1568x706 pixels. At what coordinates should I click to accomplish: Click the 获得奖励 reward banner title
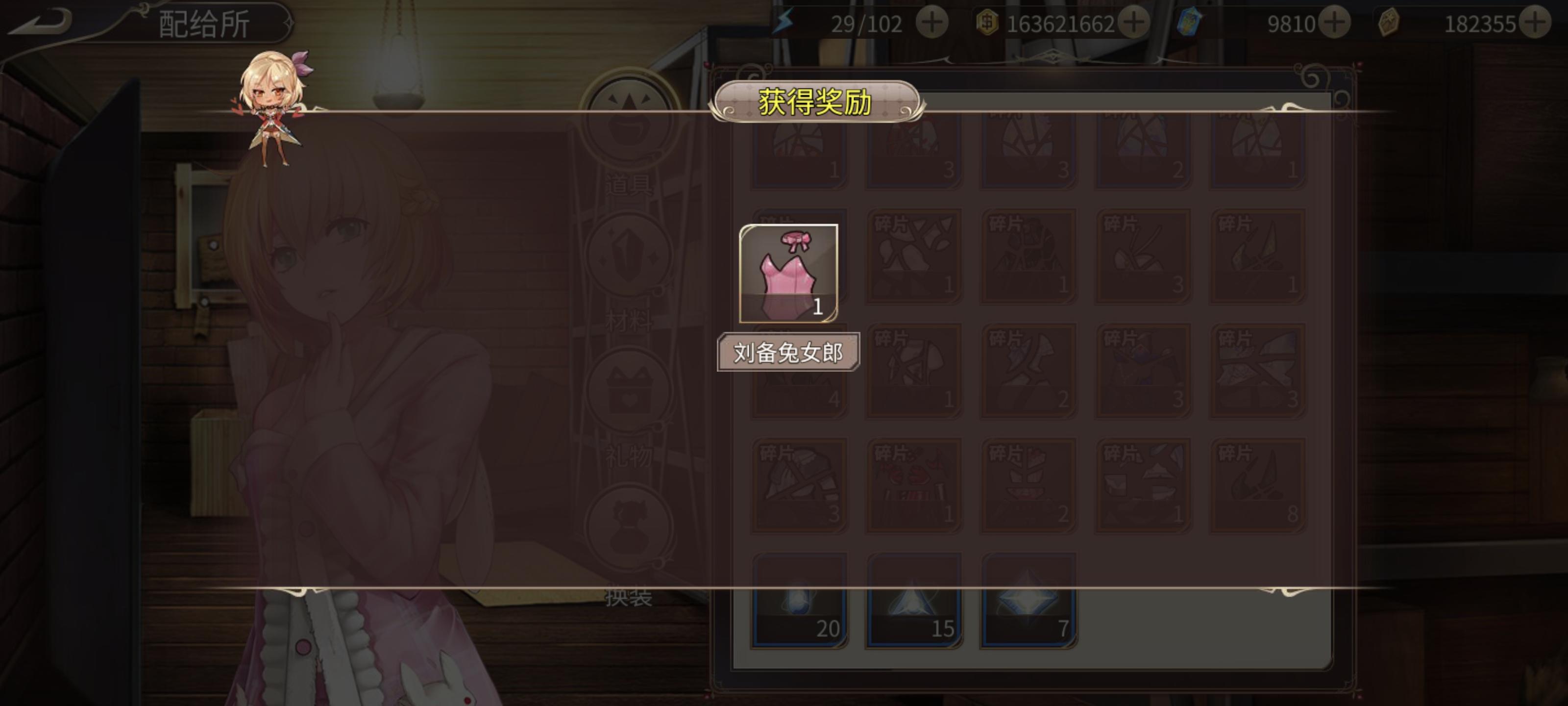pyautogui.click(x=819, y=102)
